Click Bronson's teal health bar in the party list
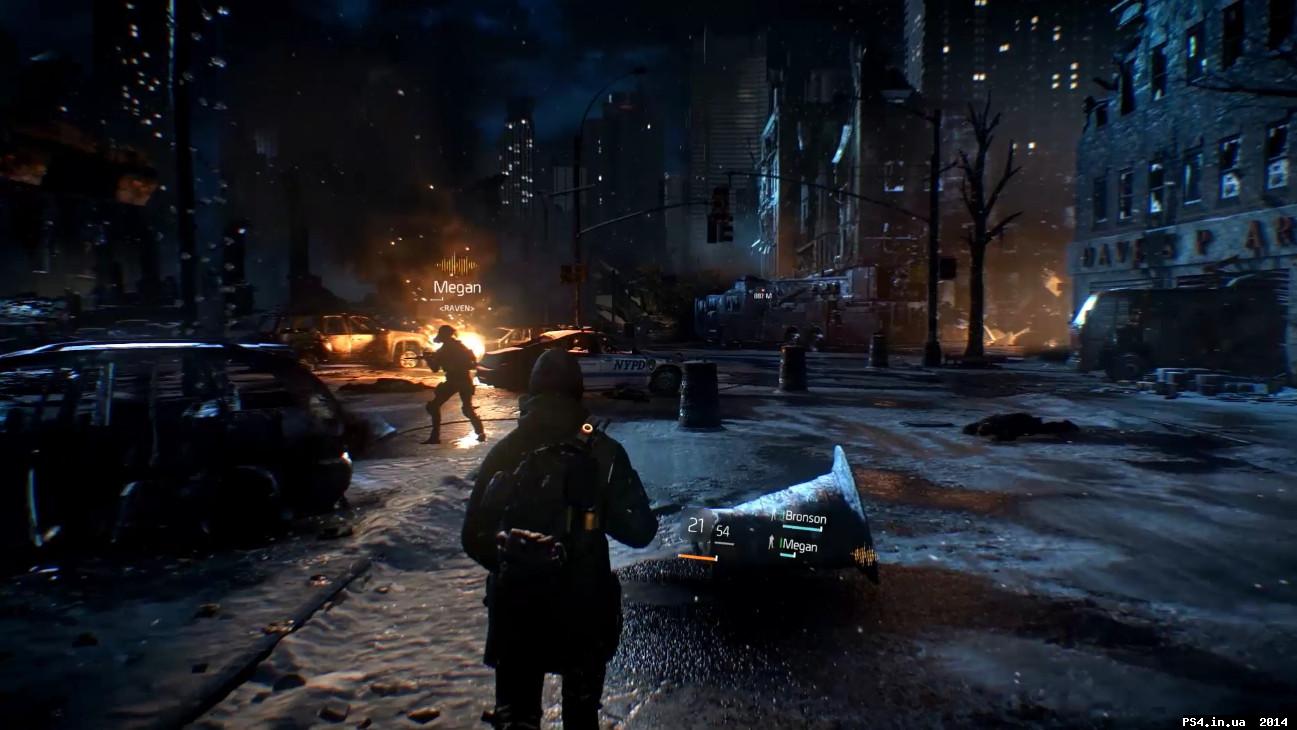Viewport: 1297px width, 730px height. [802, 528]
